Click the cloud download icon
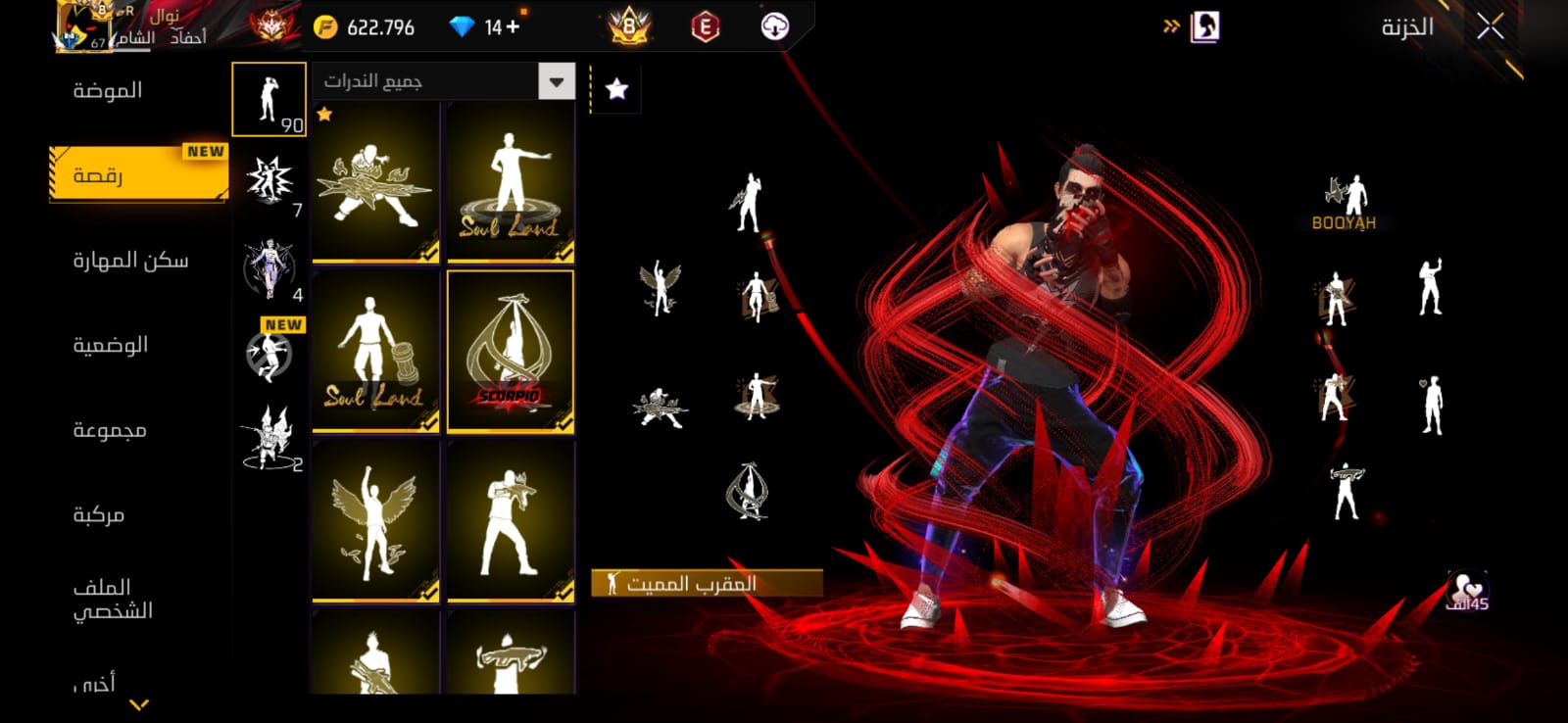The image size is (1568, 723). pos(775,26)
